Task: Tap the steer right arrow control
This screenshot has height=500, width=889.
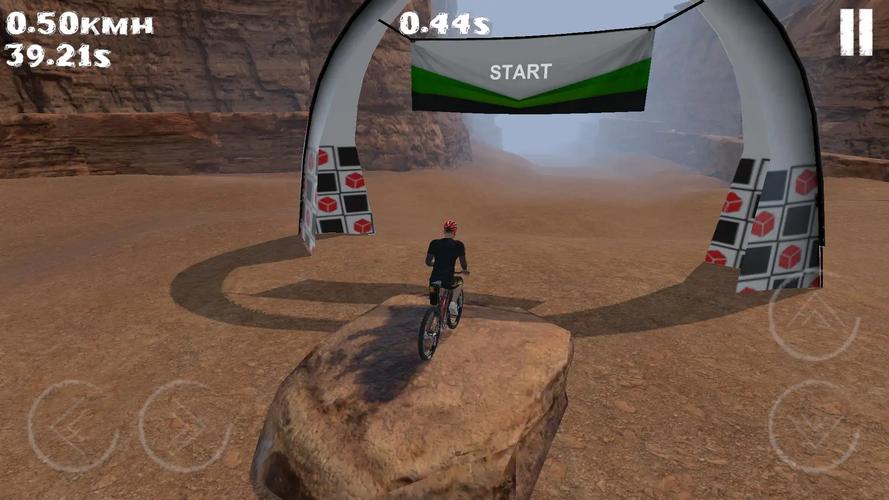Action: tap(184, 426)
